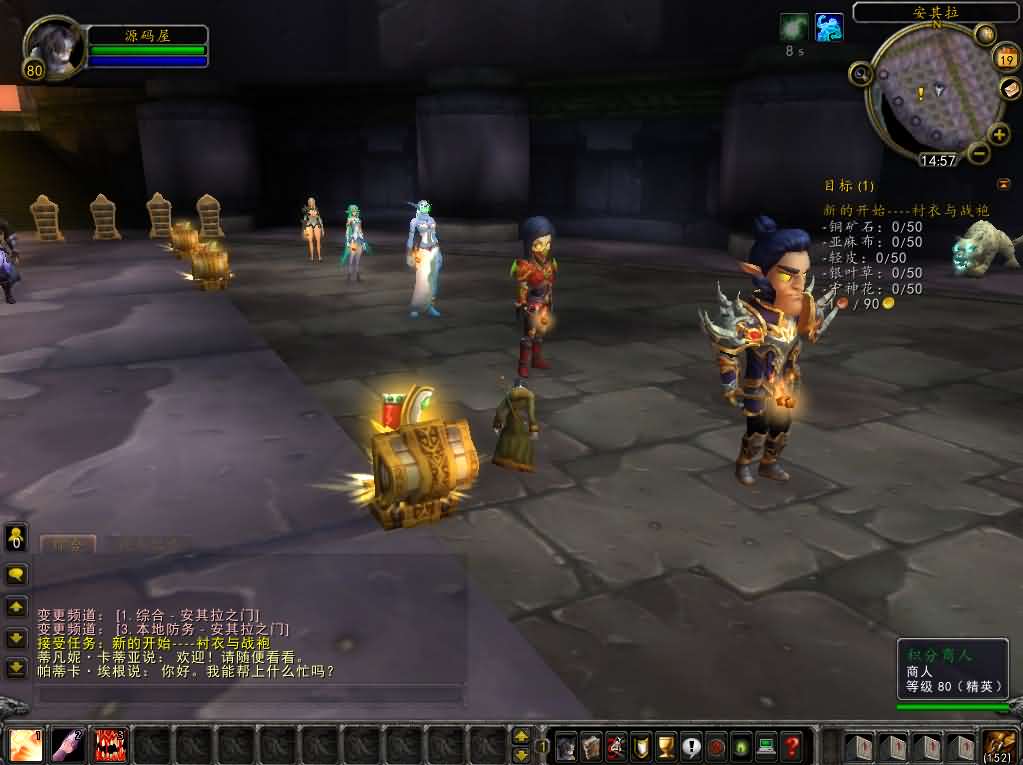
Task: Collapse the objectives tracker with the arrow button
Action: [x=1003, y=184]
